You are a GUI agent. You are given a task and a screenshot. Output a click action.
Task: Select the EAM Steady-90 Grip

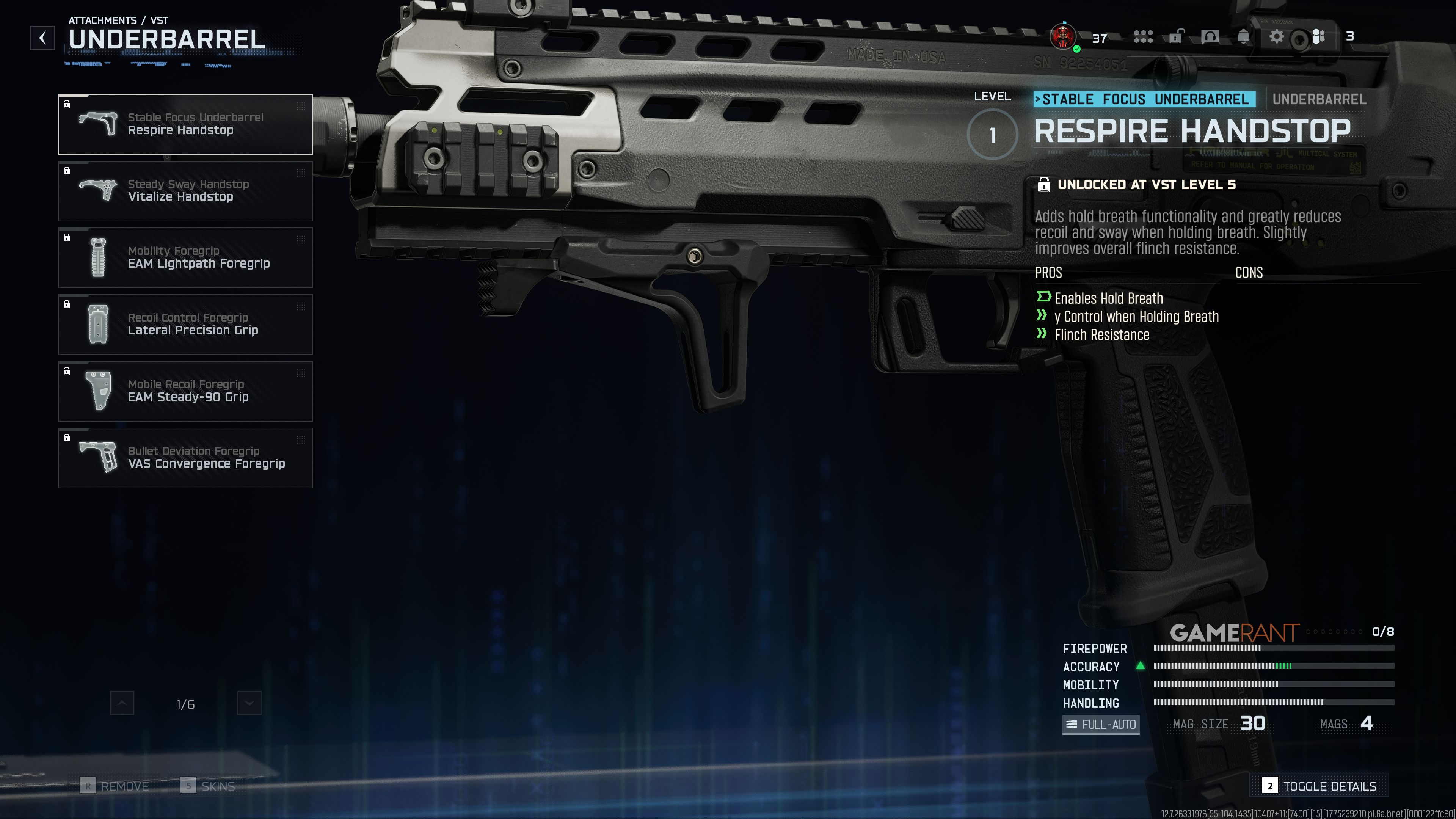185,391
